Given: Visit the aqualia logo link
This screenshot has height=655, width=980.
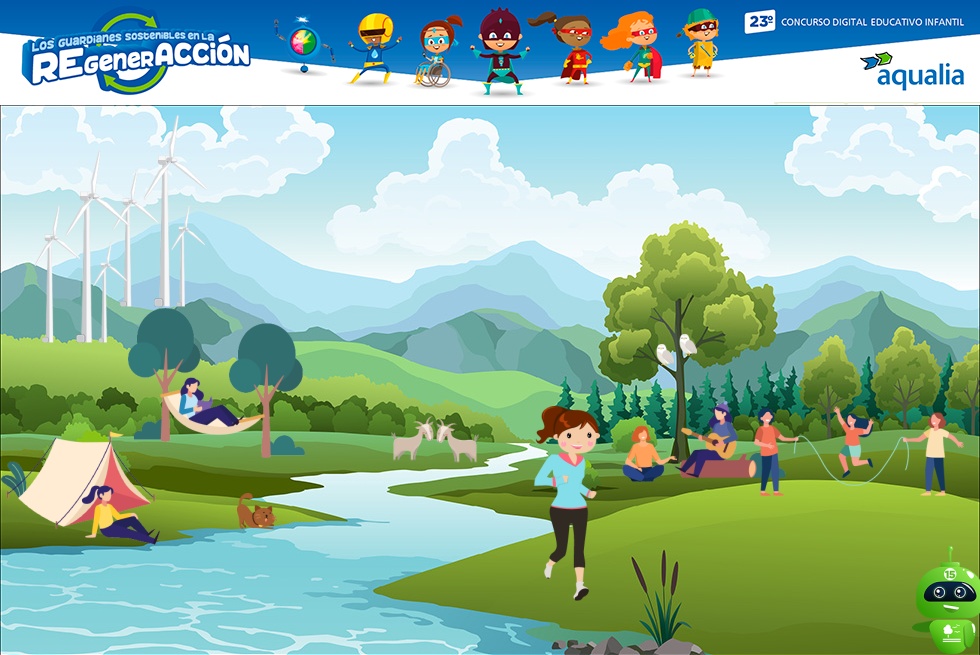Looking at the screenshot, I should [912, 70].
